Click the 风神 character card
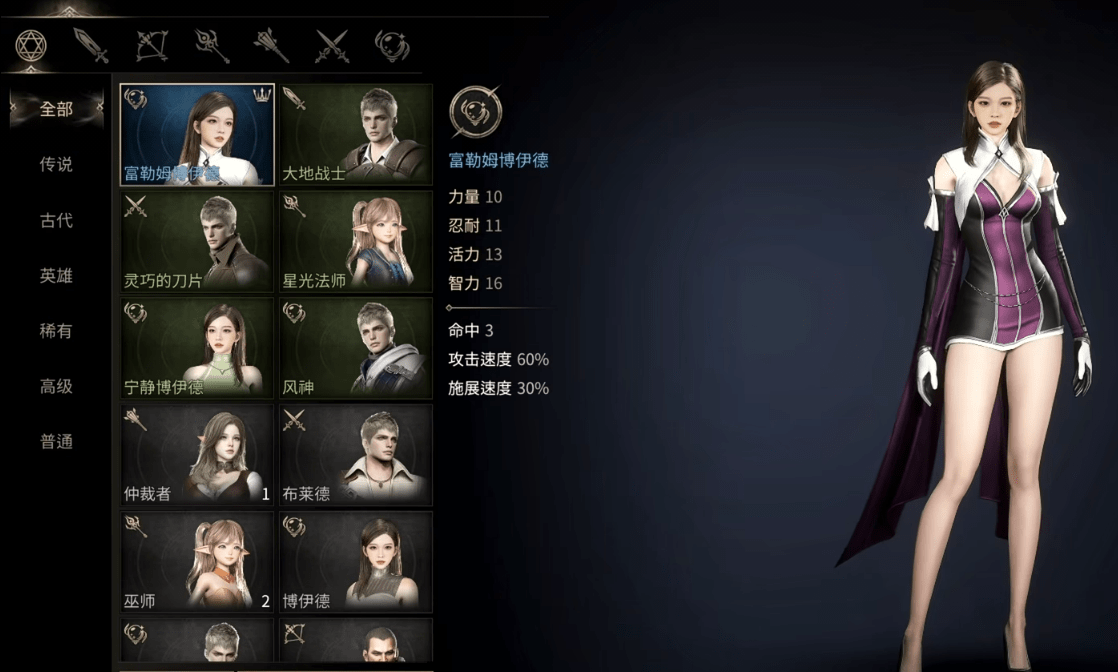The image size is (1118, 672). pos(355,348)
